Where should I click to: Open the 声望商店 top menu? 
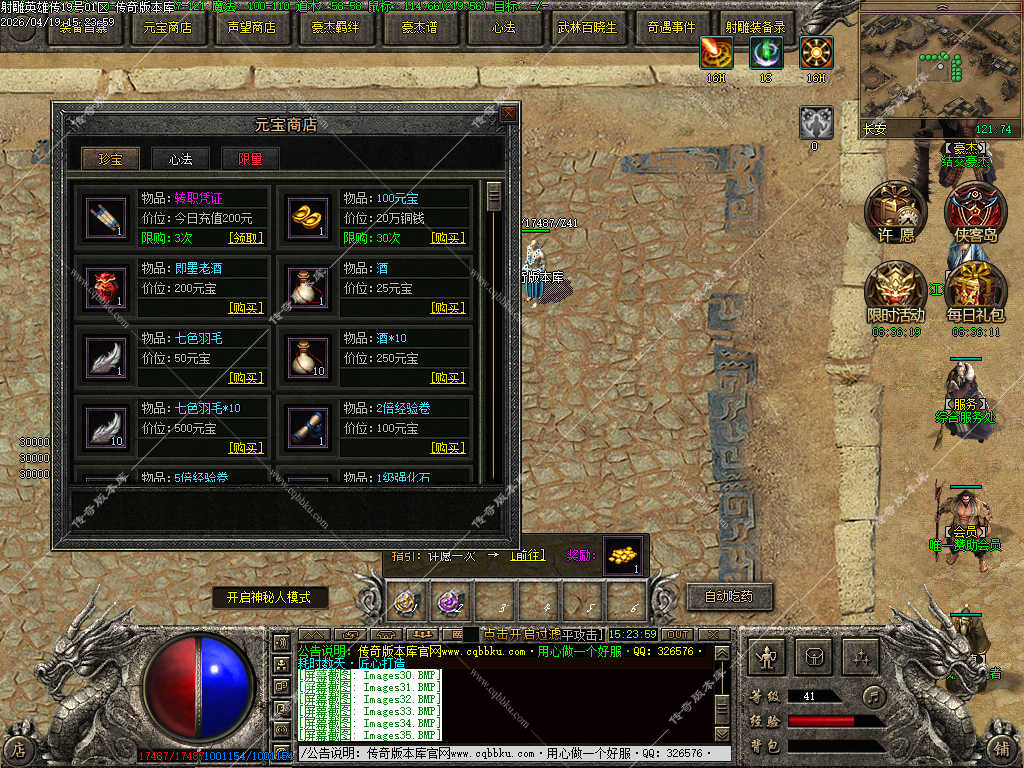point(252,28)
